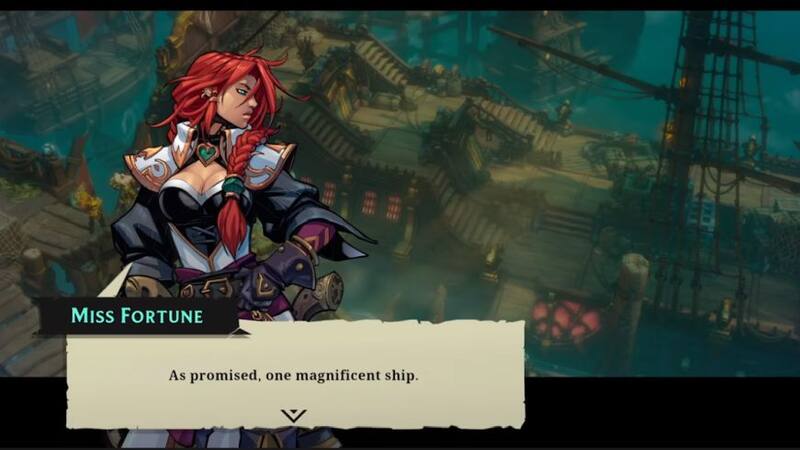The height and width of the screenshot is (450, 800).
Task: Advance dialogue with the down arrow
Action: point(293,415)
